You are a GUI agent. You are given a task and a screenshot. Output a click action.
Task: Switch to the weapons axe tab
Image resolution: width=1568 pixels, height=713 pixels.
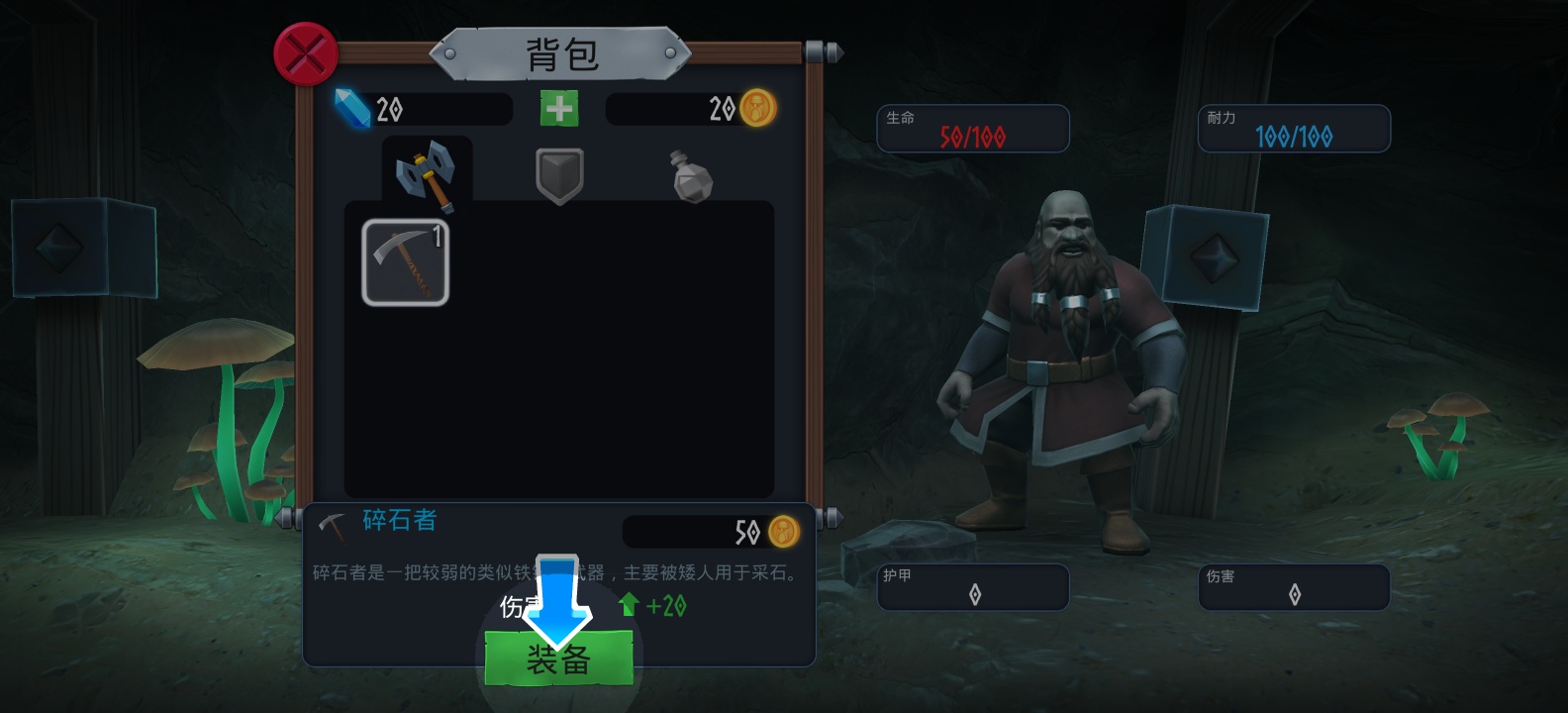click(x=426, y=175)
